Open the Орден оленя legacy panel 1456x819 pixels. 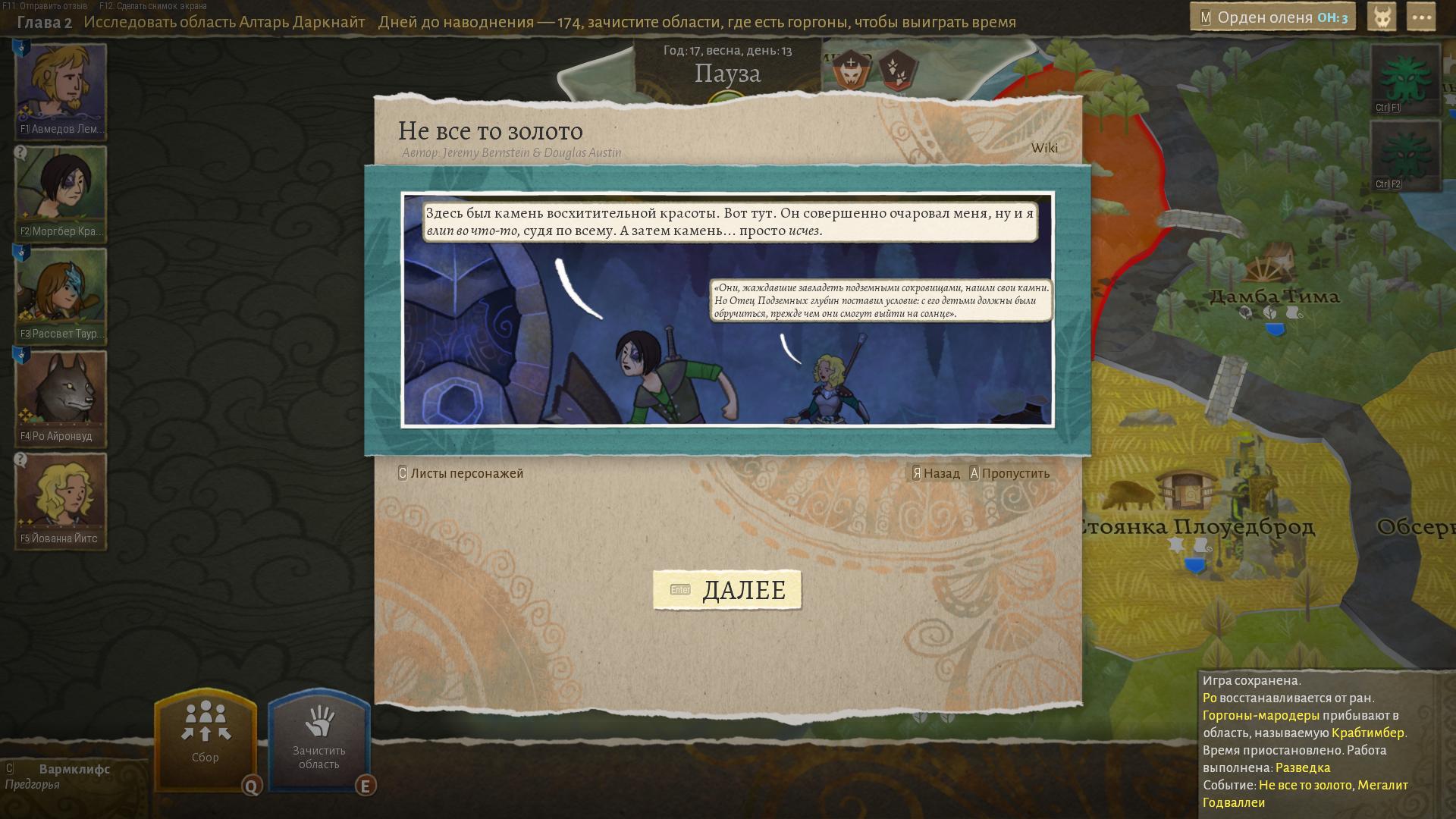pyautogui.click(x=1272, y=17)
